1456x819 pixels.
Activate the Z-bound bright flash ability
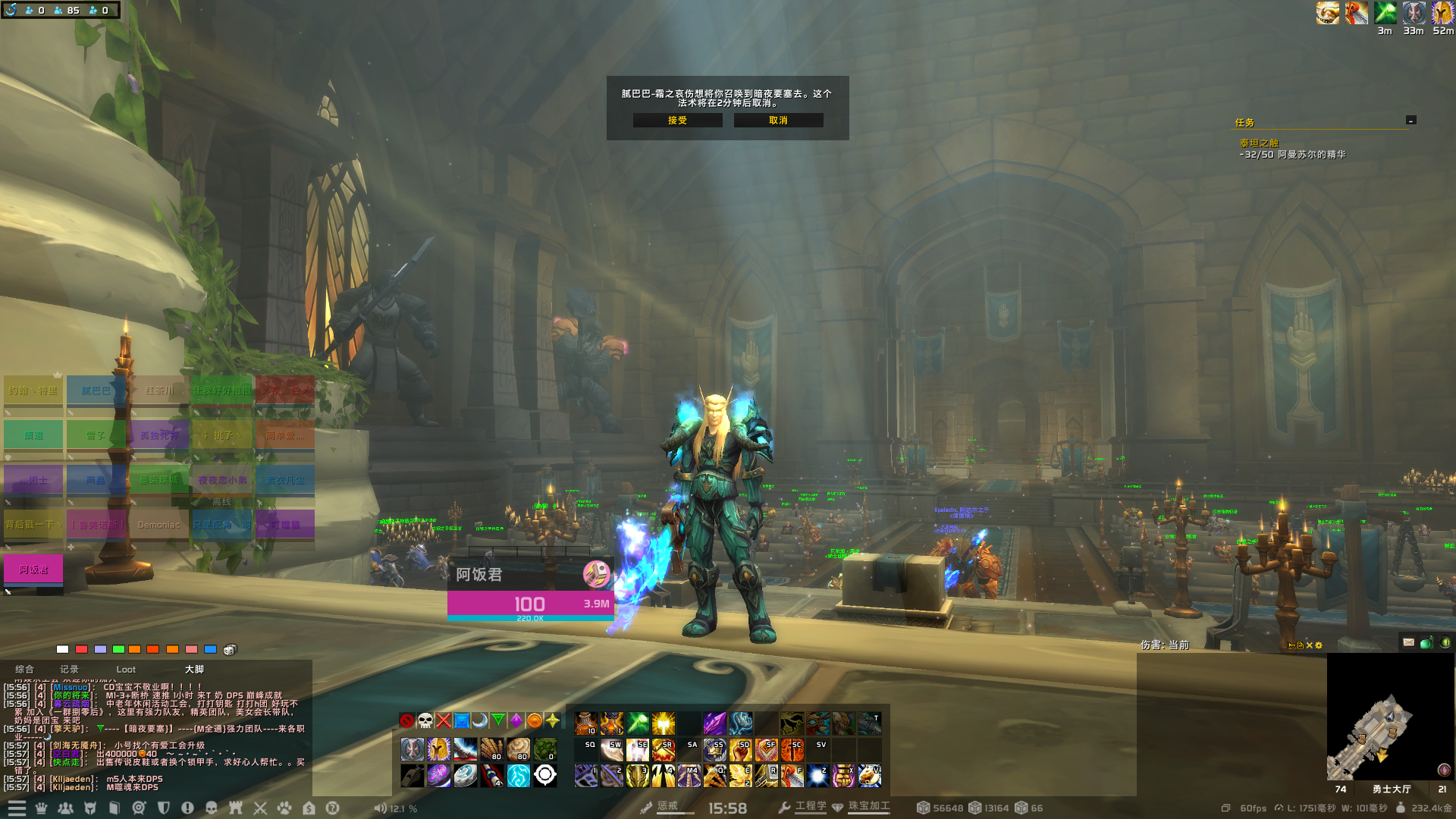(817, 775)
